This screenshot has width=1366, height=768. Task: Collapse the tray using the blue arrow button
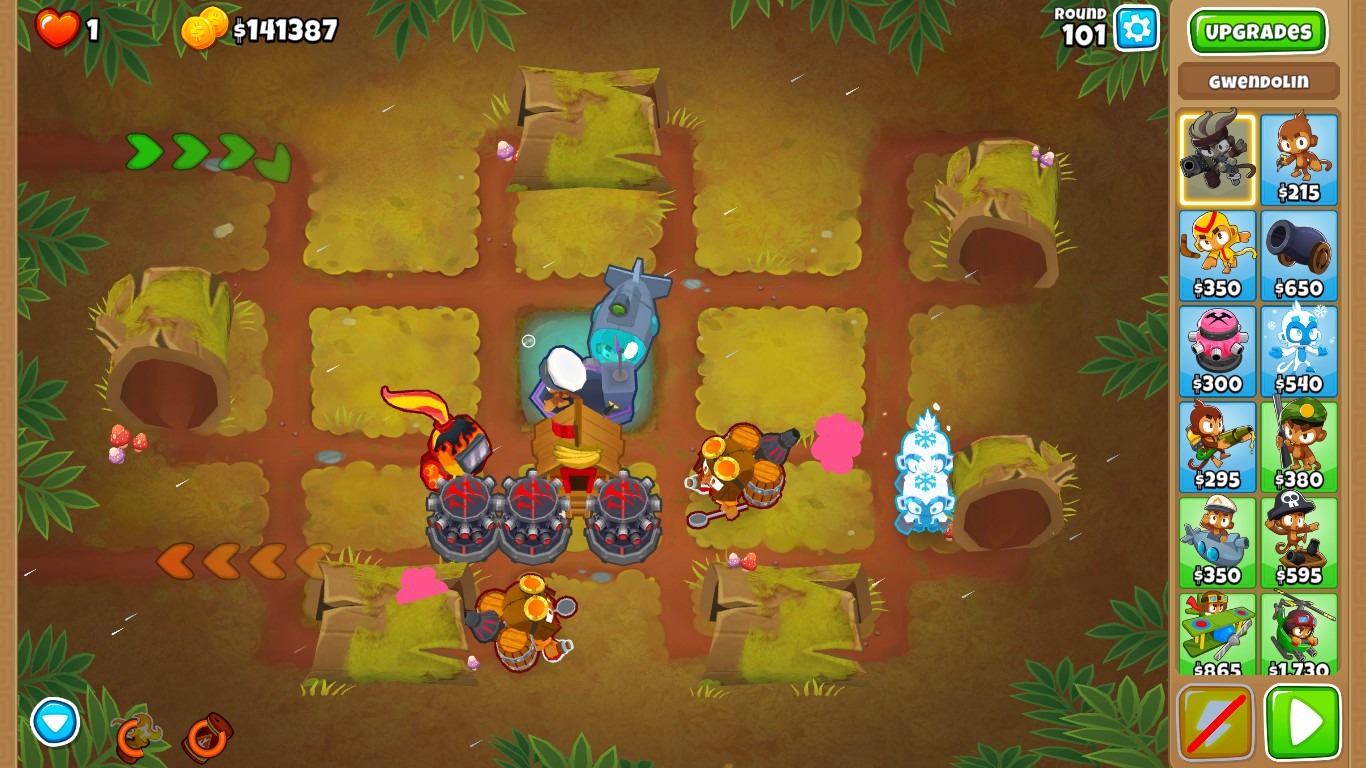(x=57, y=722)
